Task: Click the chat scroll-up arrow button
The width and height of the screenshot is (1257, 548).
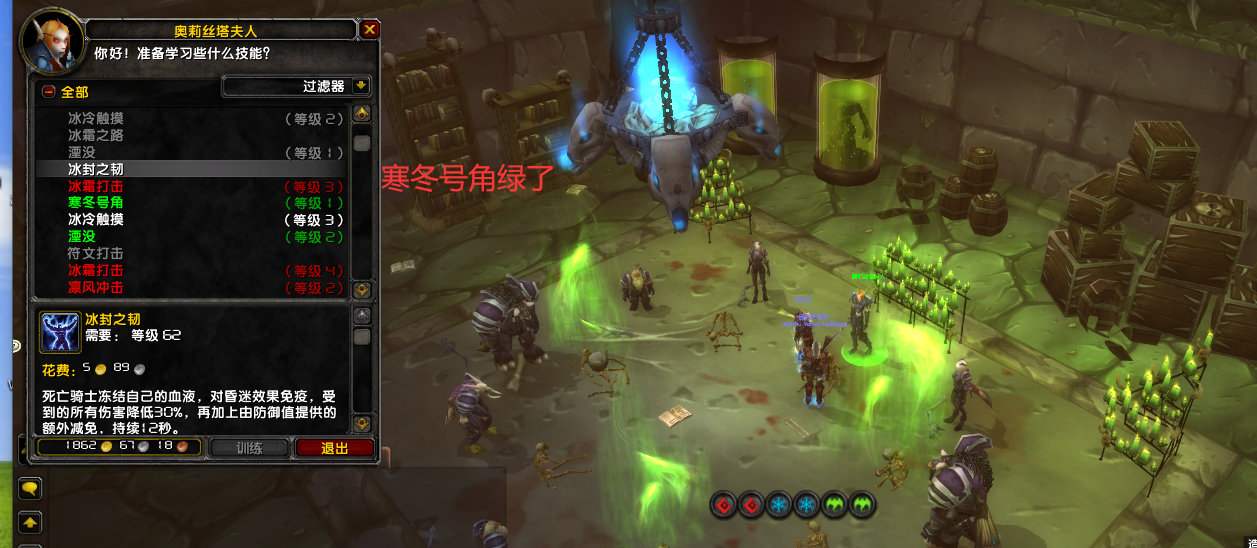Action: [30, 522]
